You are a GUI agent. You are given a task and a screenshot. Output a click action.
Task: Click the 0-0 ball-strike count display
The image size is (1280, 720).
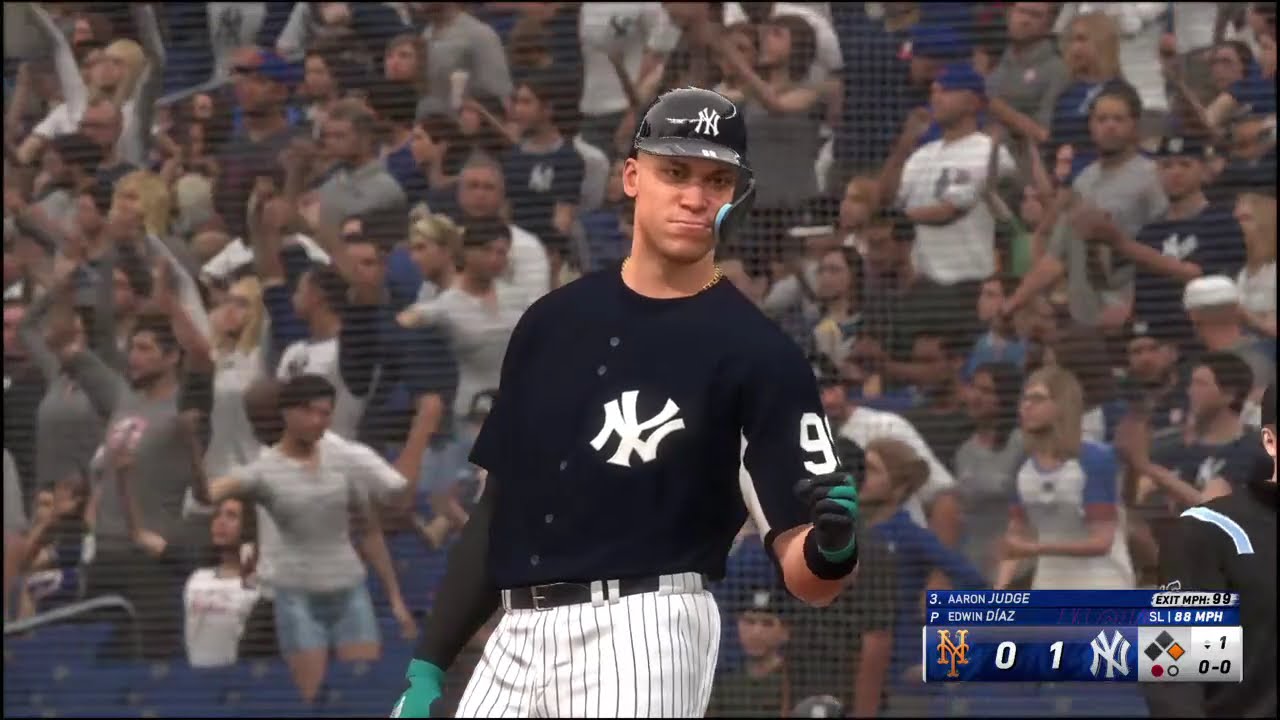tap(1215, 666)
